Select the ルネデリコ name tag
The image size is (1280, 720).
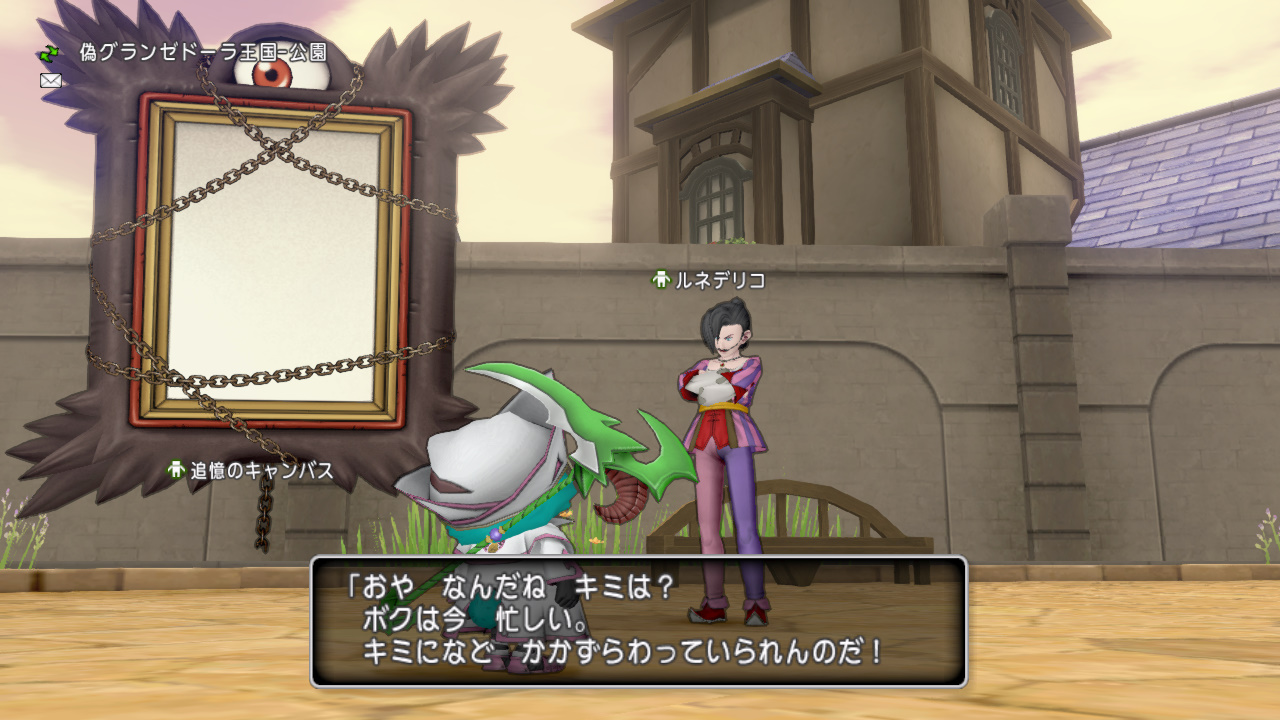(x=709, y=281)
